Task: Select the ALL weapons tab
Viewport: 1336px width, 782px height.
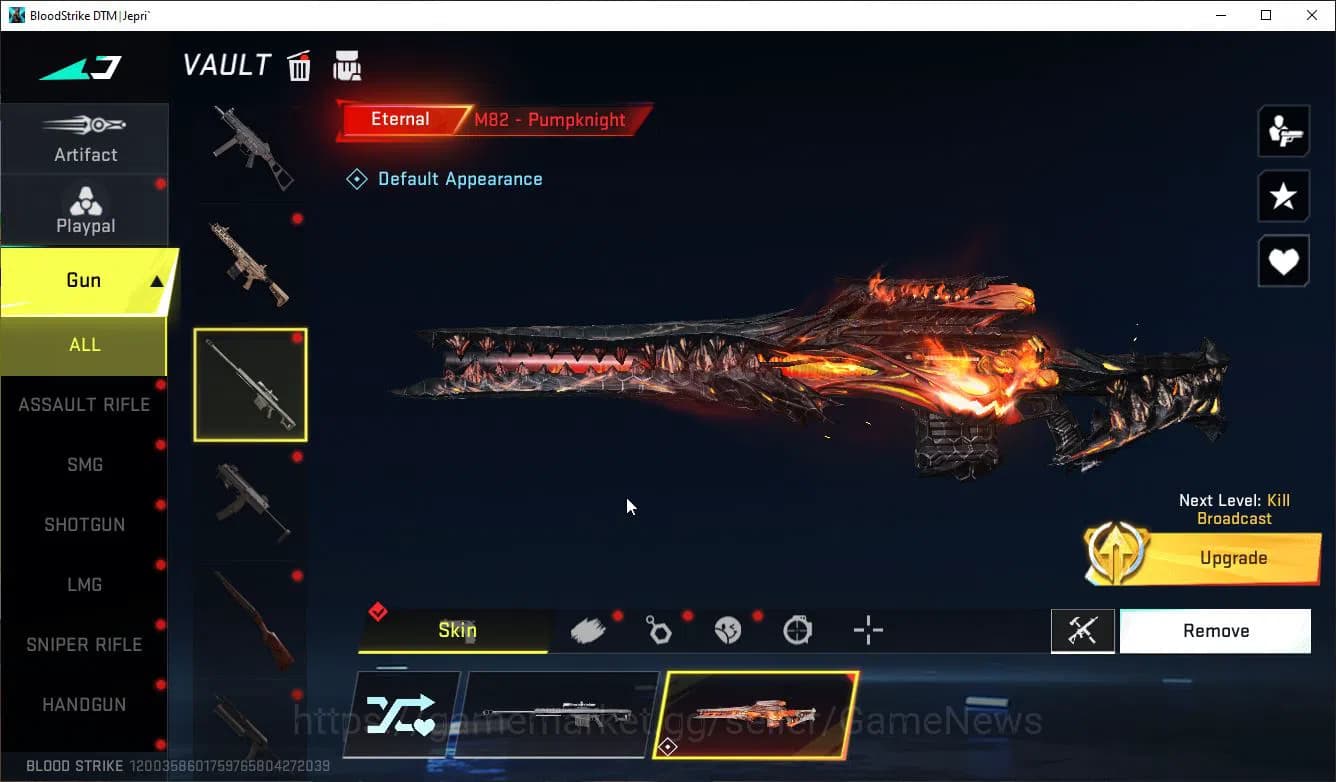Action: pyautogui.click(x=85, y=344)
